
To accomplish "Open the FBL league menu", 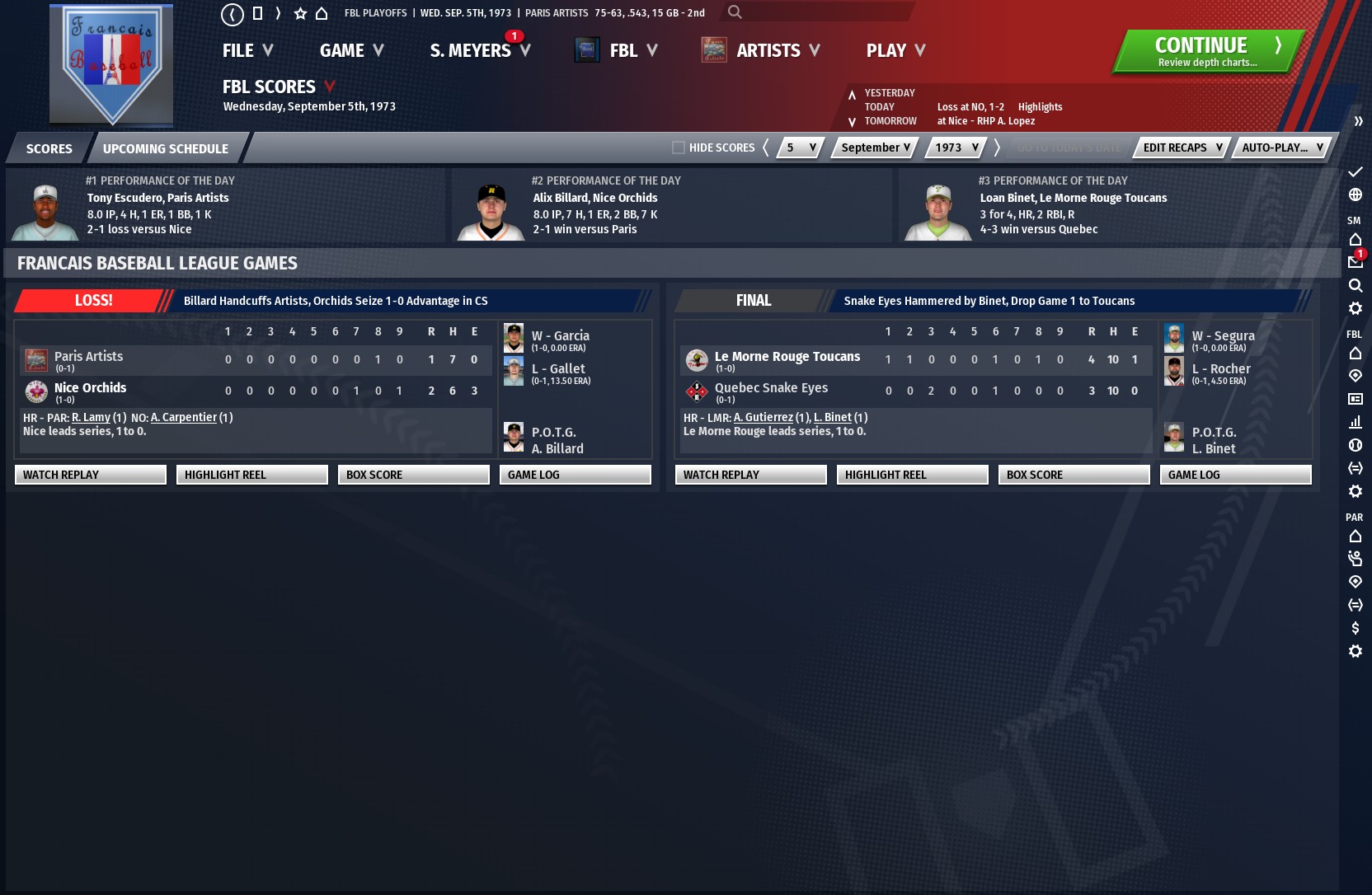I will click(632, 51).
